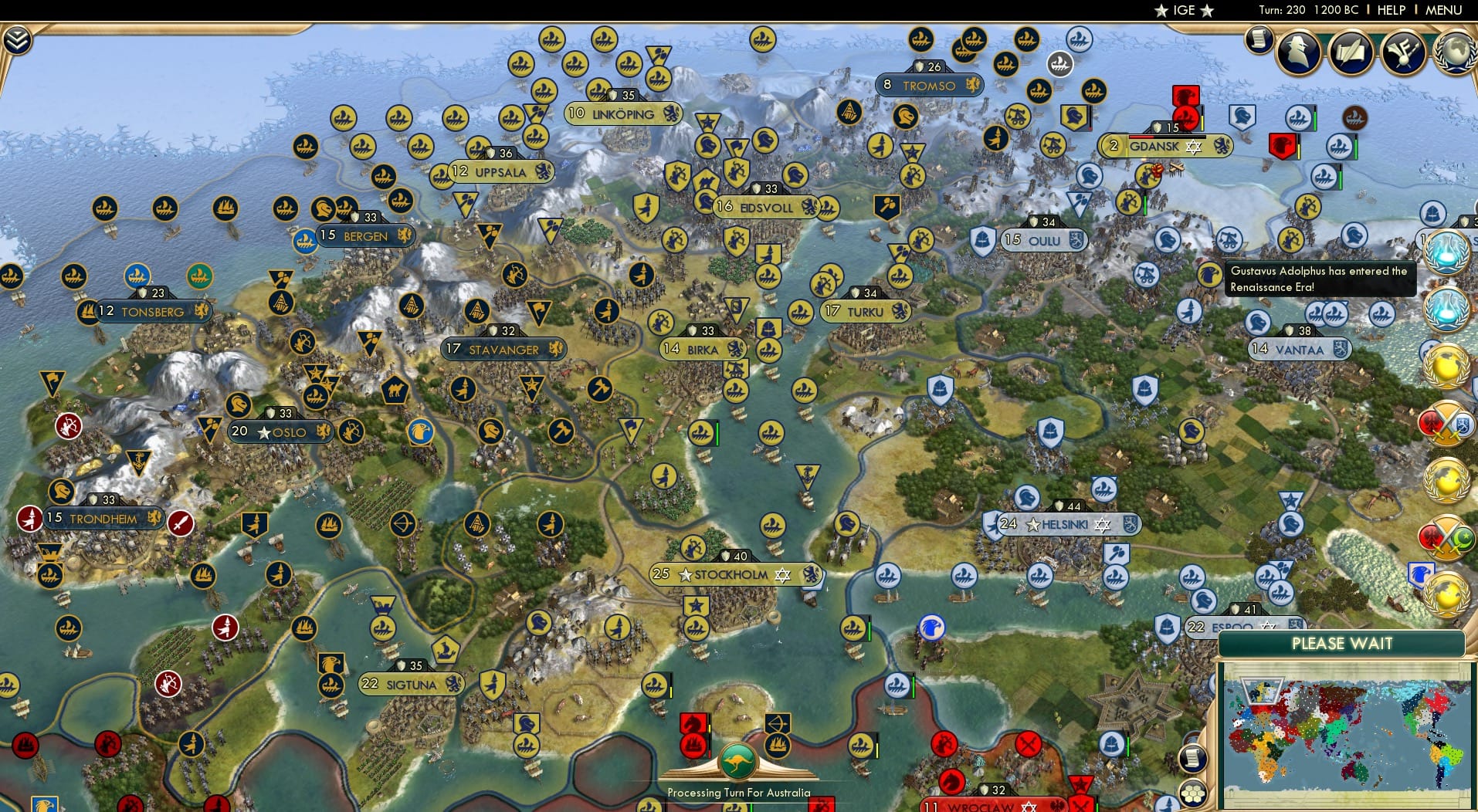Open the Social Policies quill-and-scroll icon
Image resolution: width=1478 pixels, height=812 pixels.
coord(1349,53)
